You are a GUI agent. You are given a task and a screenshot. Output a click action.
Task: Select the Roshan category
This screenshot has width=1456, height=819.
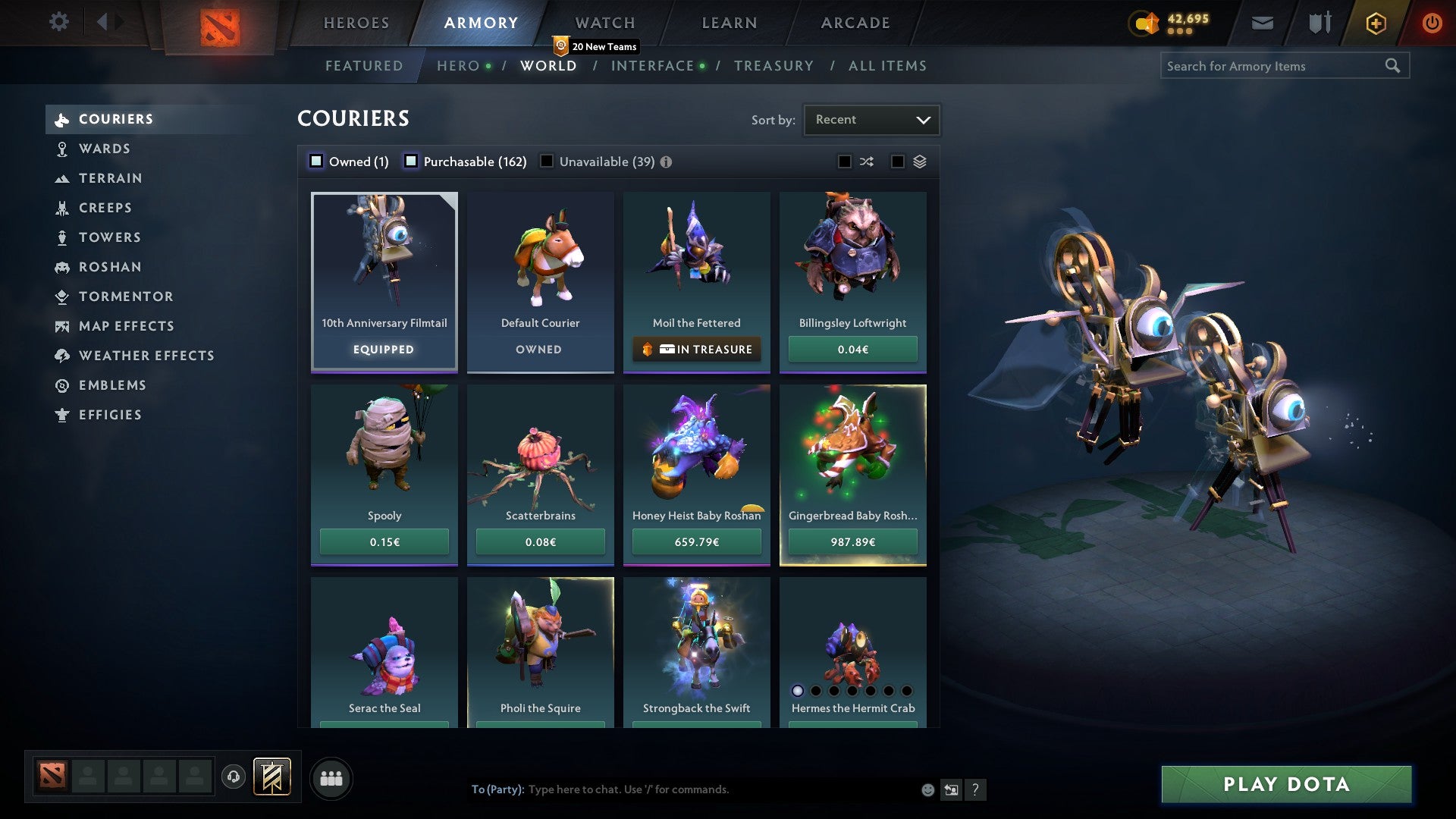pyautogui.click(x=111, y=267)
